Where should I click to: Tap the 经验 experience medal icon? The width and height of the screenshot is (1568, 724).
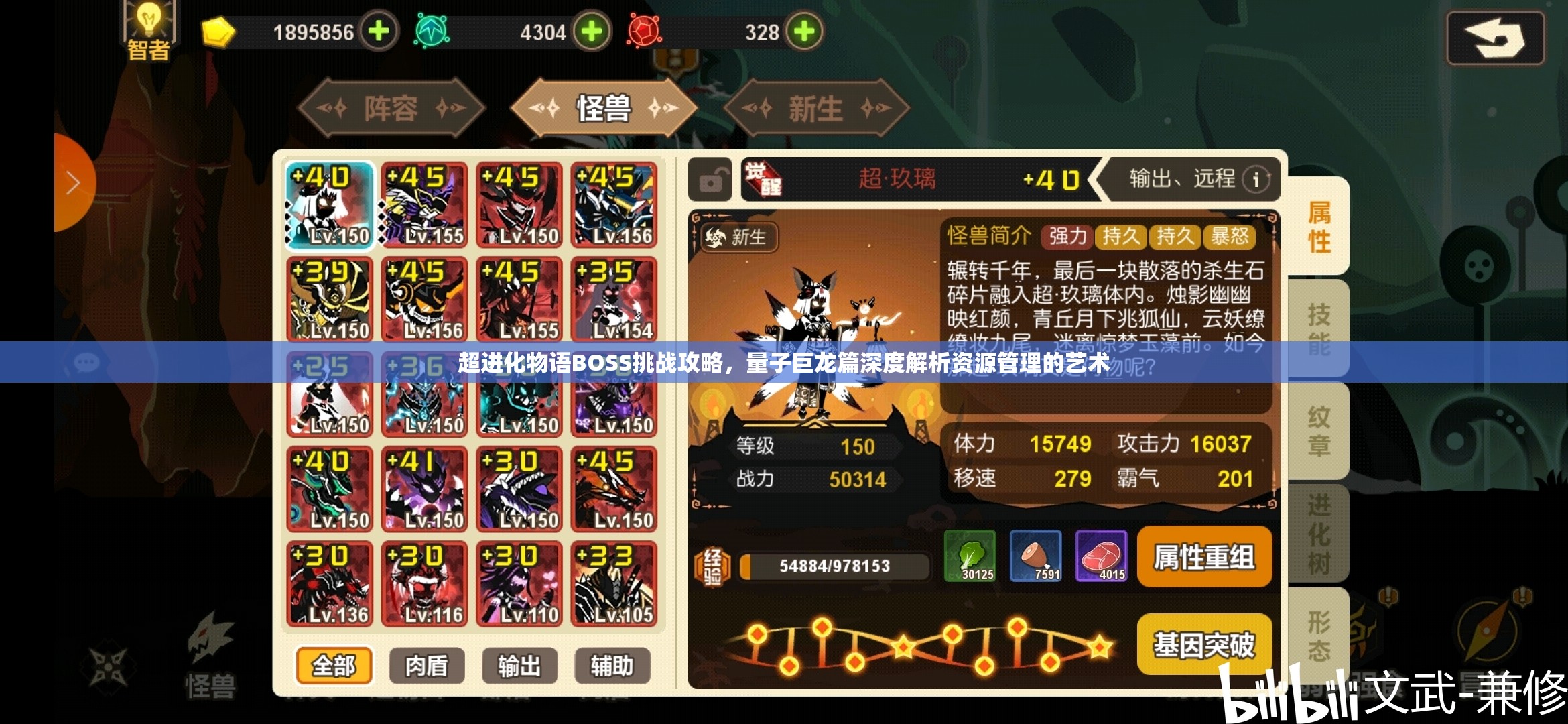pos(714,565)
